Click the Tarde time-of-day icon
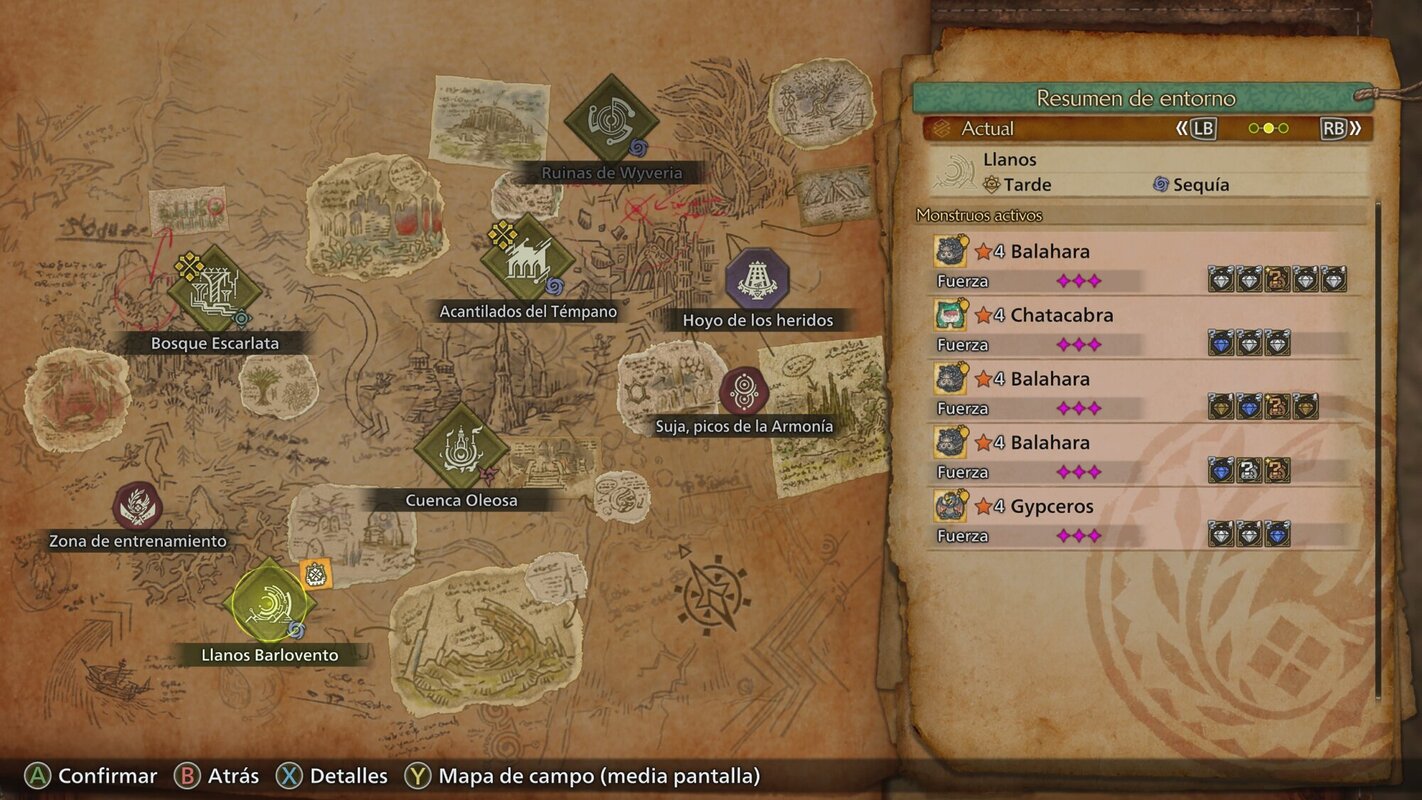1422x800 pixels. (991, 184)
